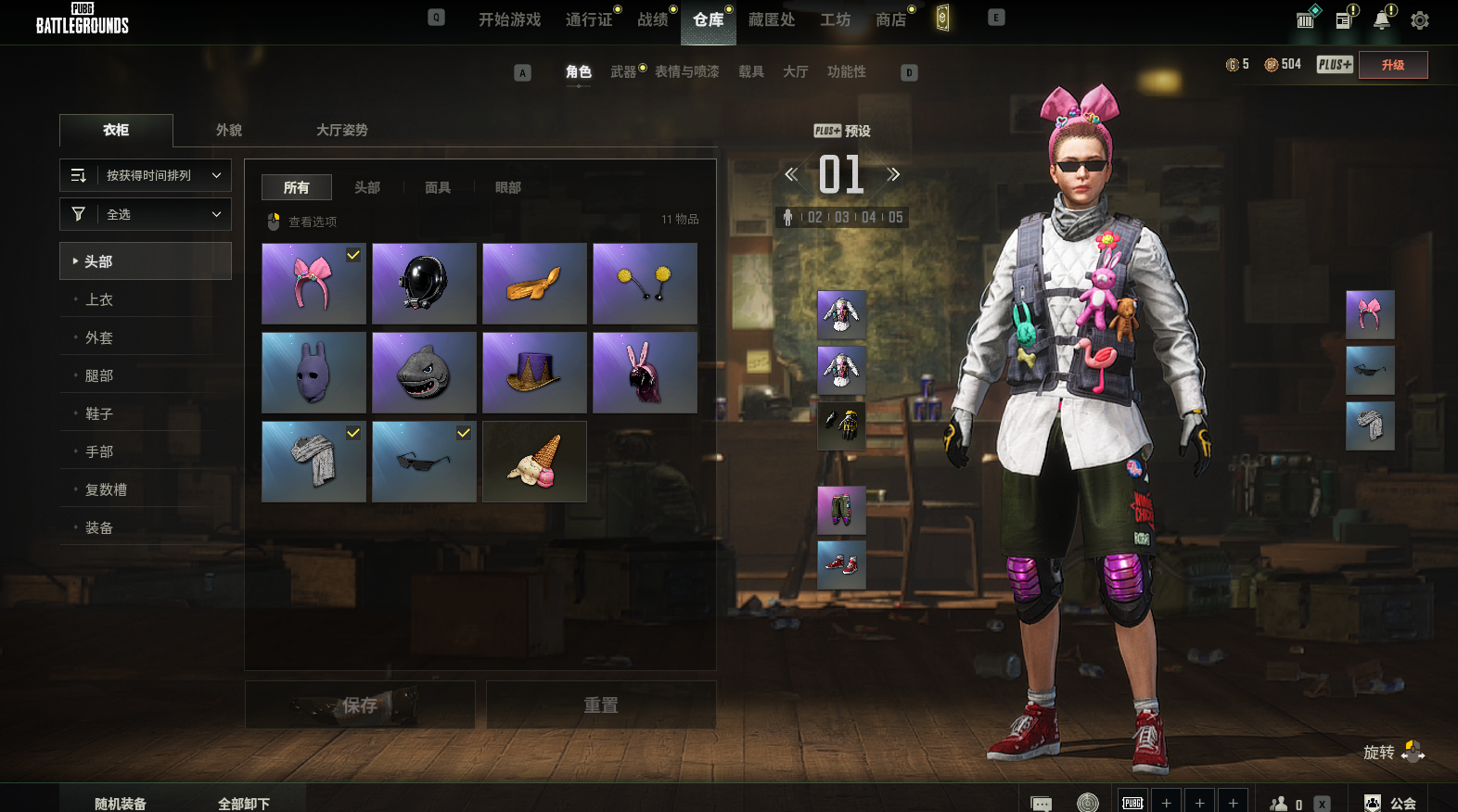Select the 外貌 appearance tab
The width and height of the screenshot is (1458, 812).
(229, 131)
